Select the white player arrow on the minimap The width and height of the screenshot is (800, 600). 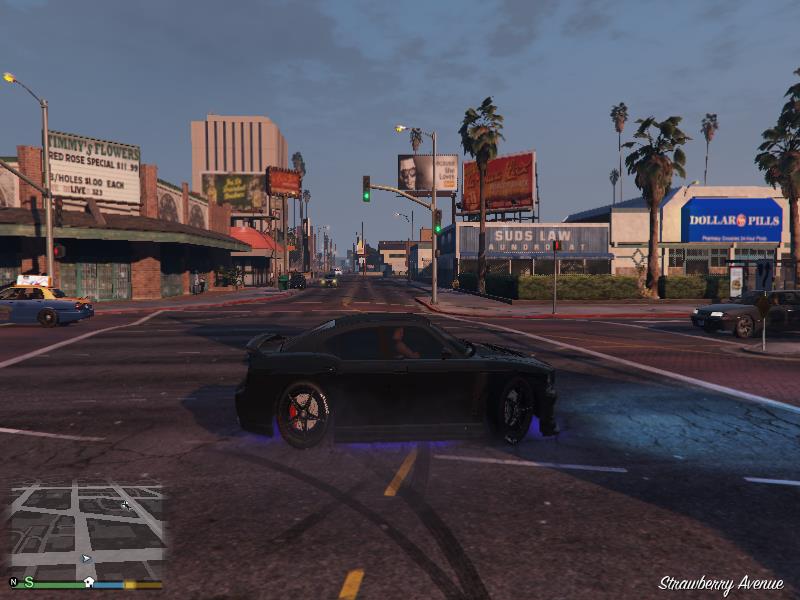point(86,559)
